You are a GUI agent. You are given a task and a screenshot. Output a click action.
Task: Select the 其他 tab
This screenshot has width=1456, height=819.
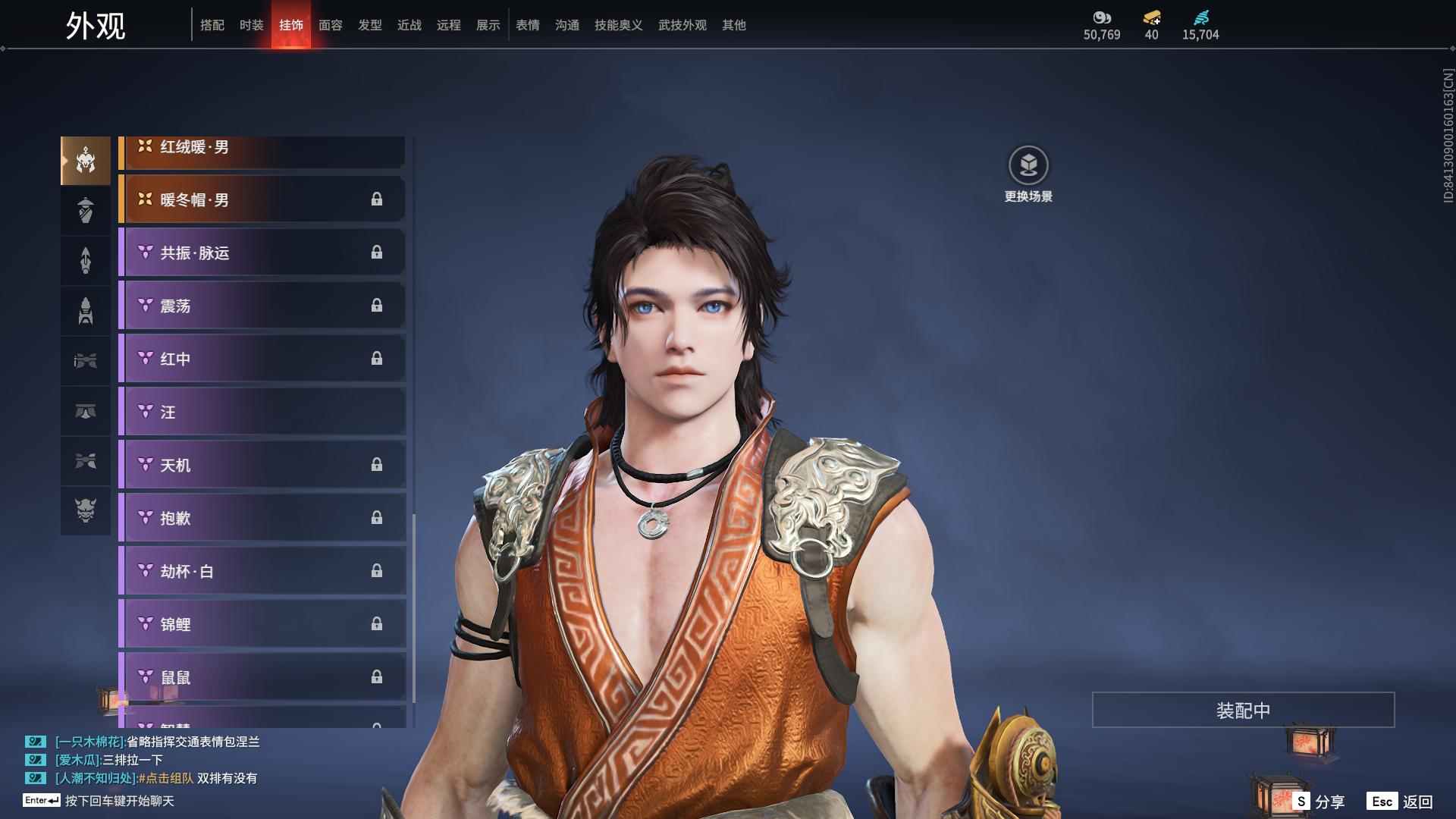(x=734, y=25)
